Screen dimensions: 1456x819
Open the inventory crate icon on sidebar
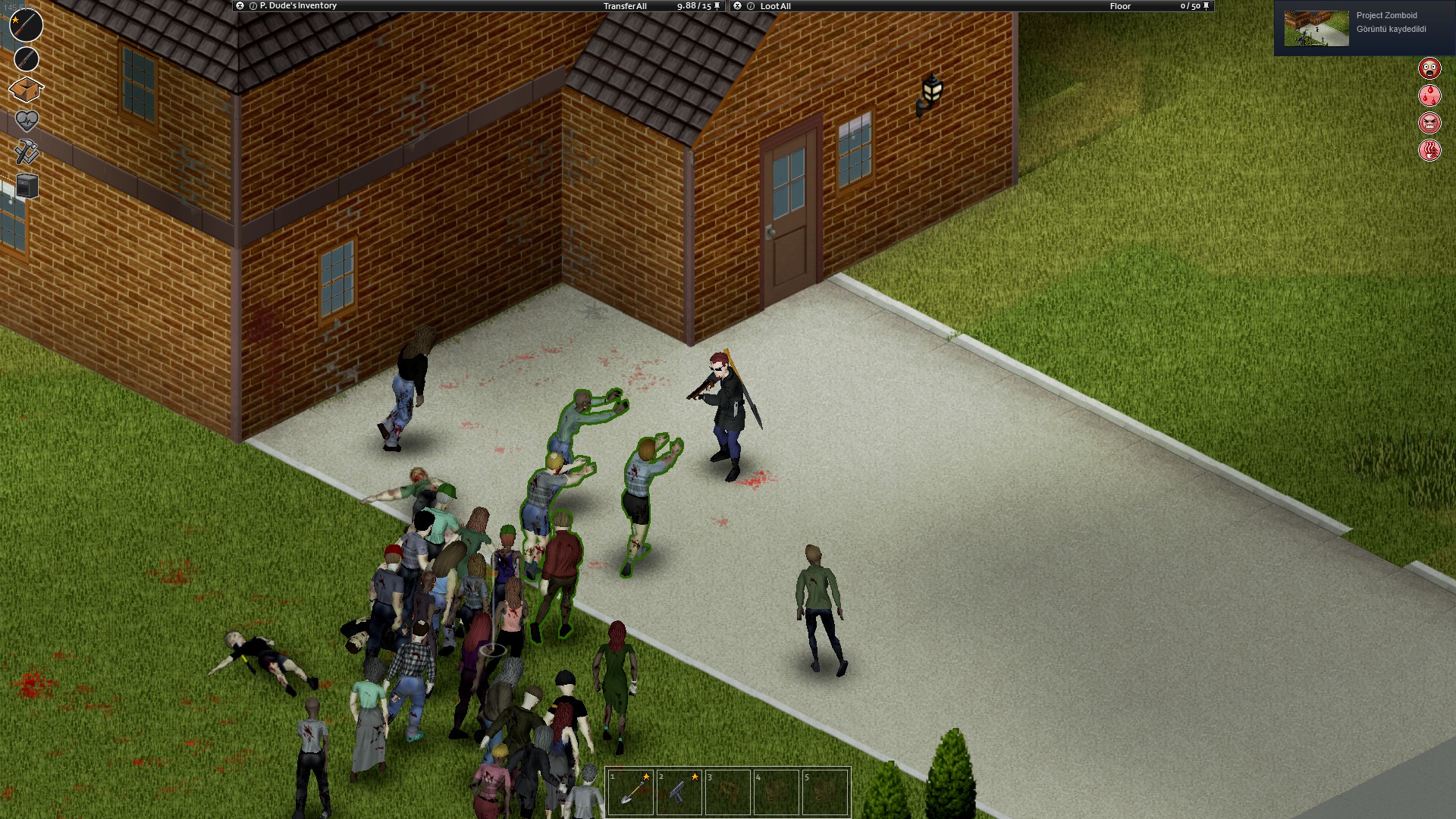(x=26, y=88)
